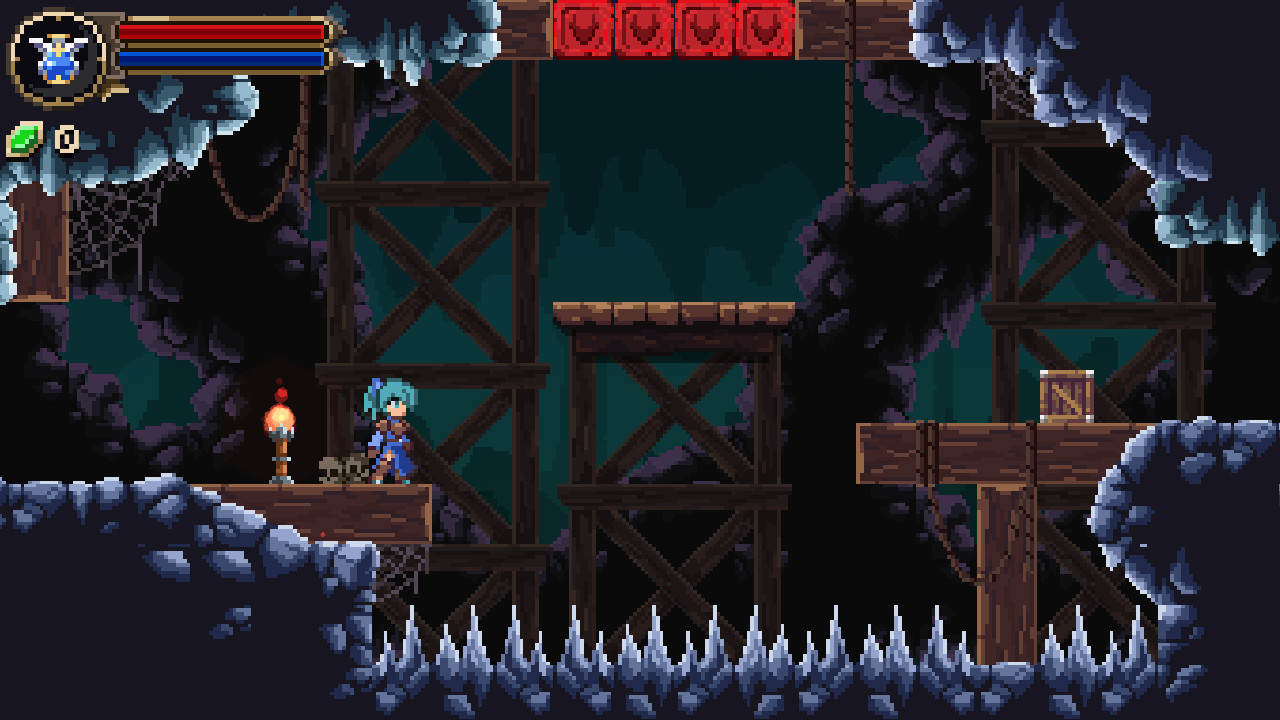The image size is (1280, 720).
Task: Click the blue mana bar
Action: click(220, 60)
